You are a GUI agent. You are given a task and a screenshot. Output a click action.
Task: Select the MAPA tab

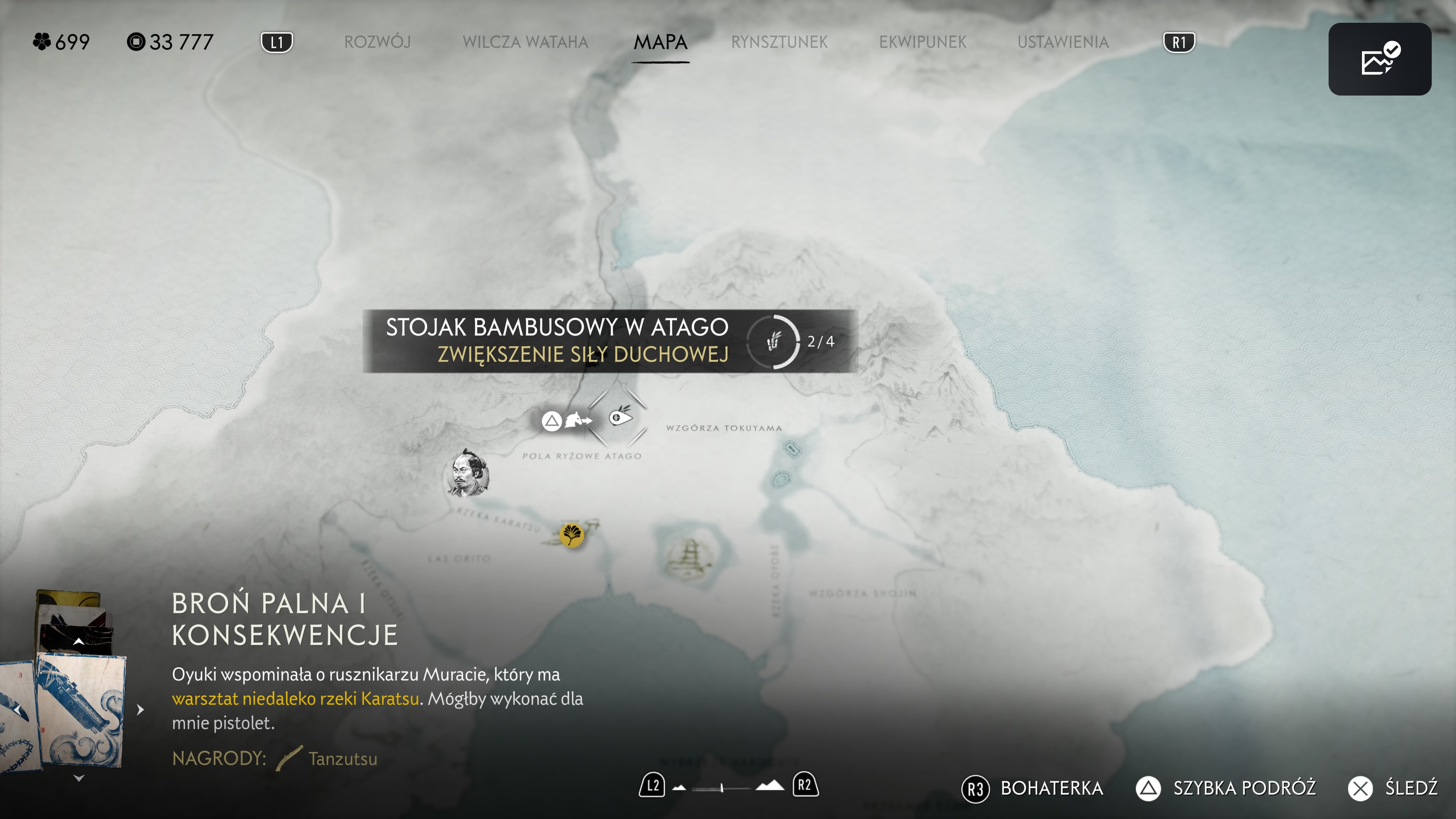pyautogui.click(x=660, y=42)
